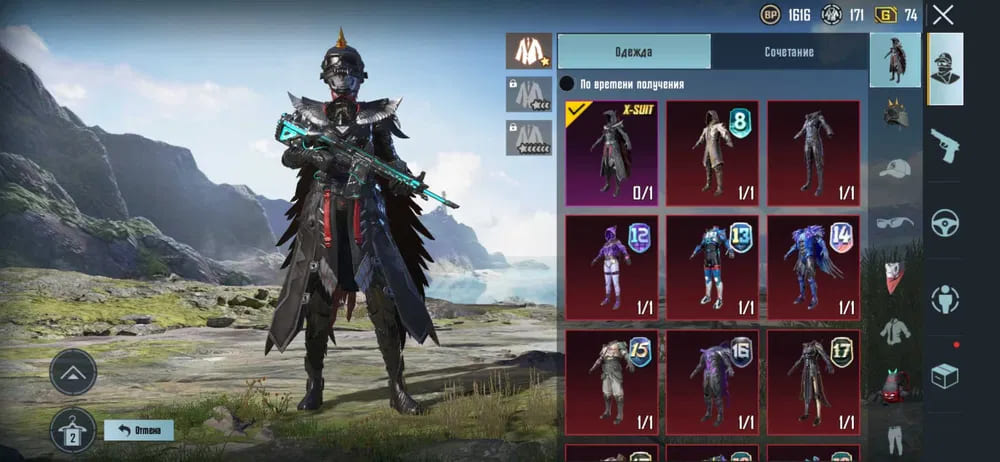The width and height of the screenshot is (1000, 462).
Task: Open the hanger wardrobe preset button
Action: (73, 429)
